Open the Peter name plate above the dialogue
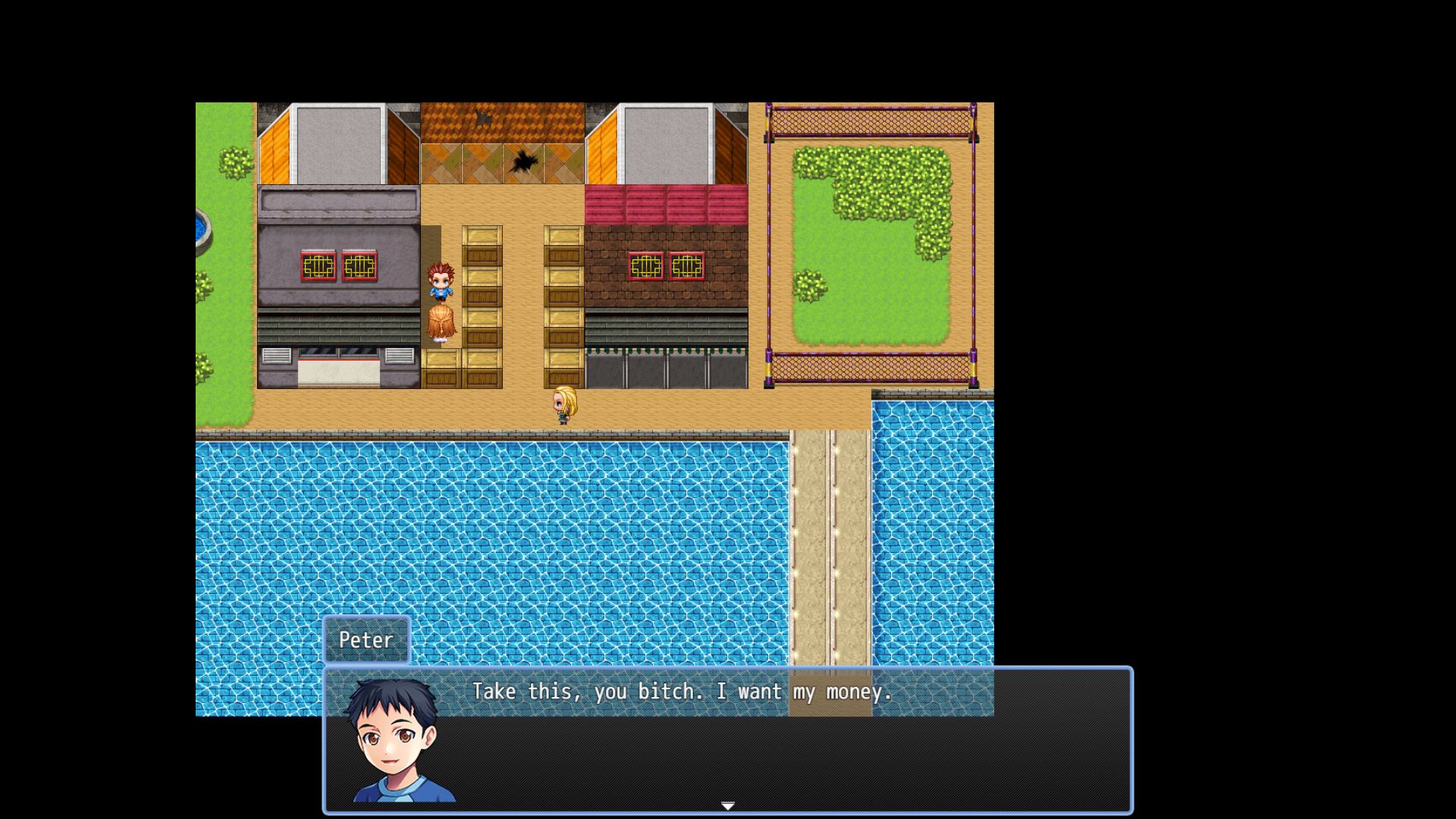Screen dimensions: 1456x819 [x=367, y=639]
